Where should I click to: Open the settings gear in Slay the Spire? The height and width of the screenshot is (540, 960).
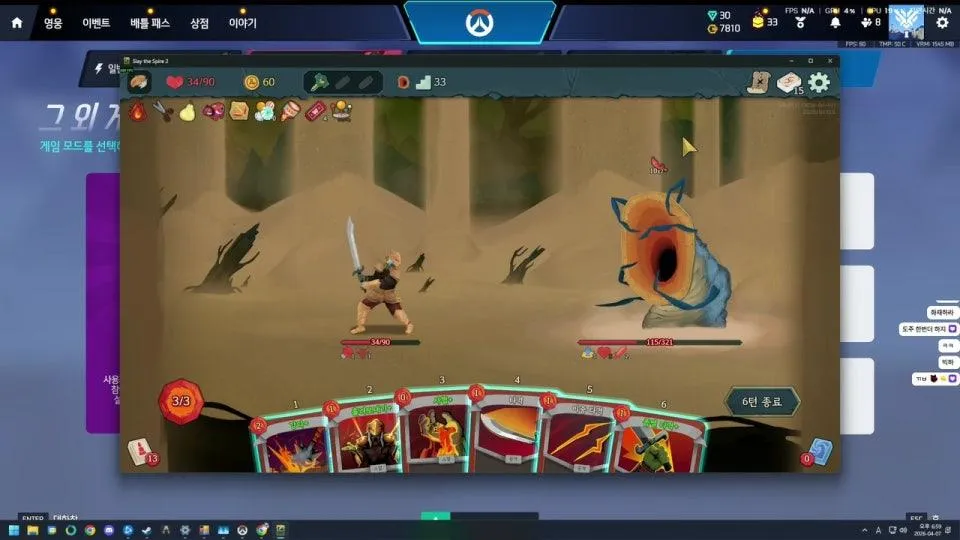click(x=819, y=83)
